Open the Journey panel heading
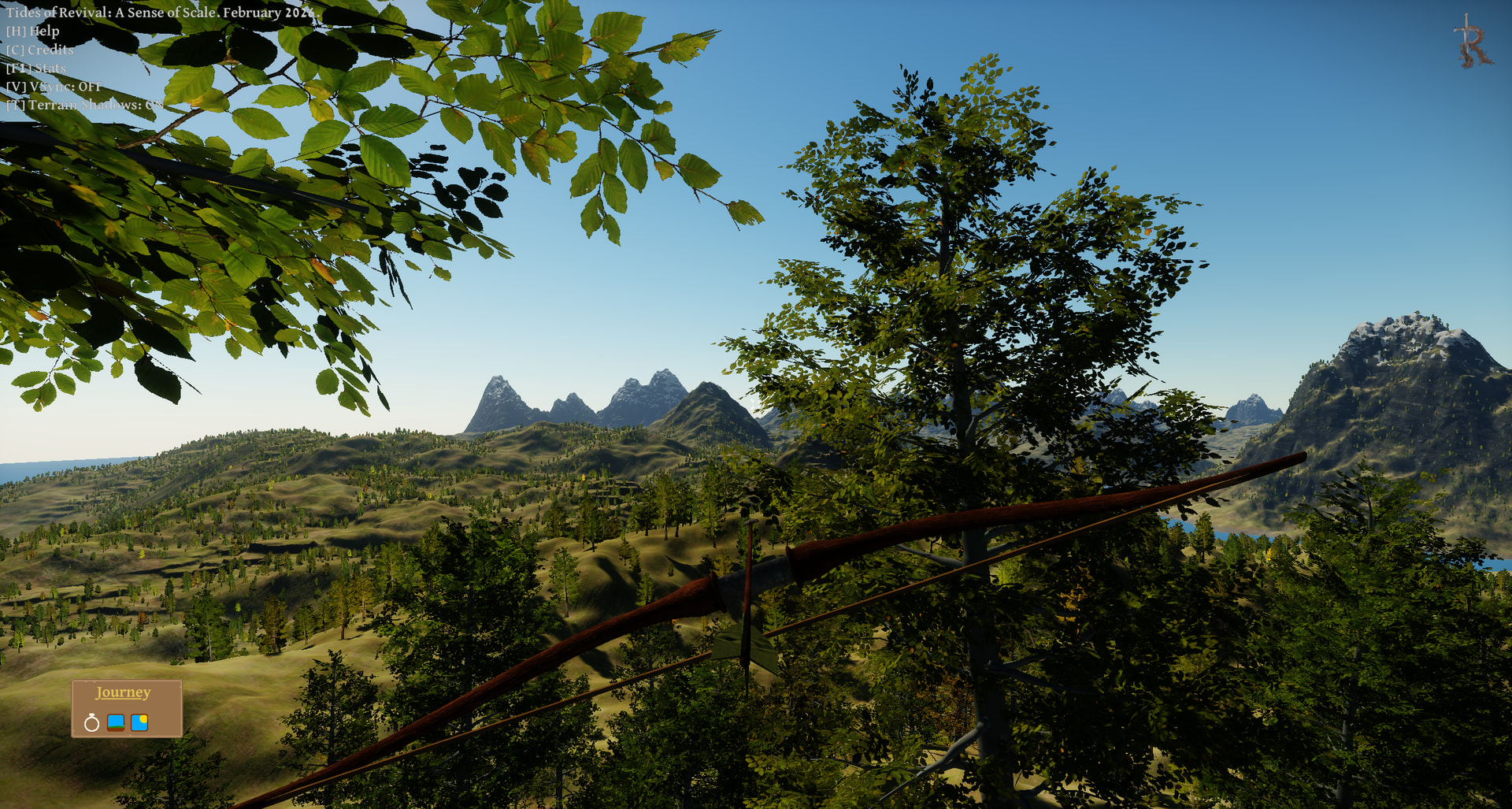This screenshot has width=1512, height=809. (x=123, y=692)
